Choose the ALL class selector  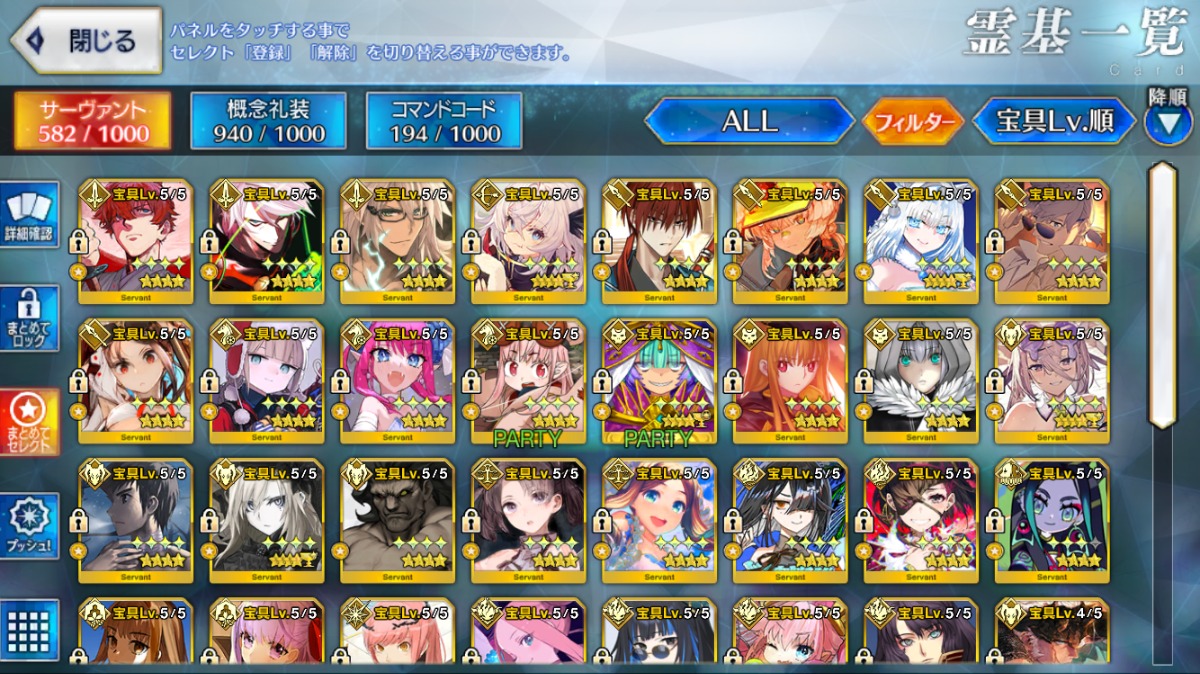pyautogui.click(x=749, y=121)
